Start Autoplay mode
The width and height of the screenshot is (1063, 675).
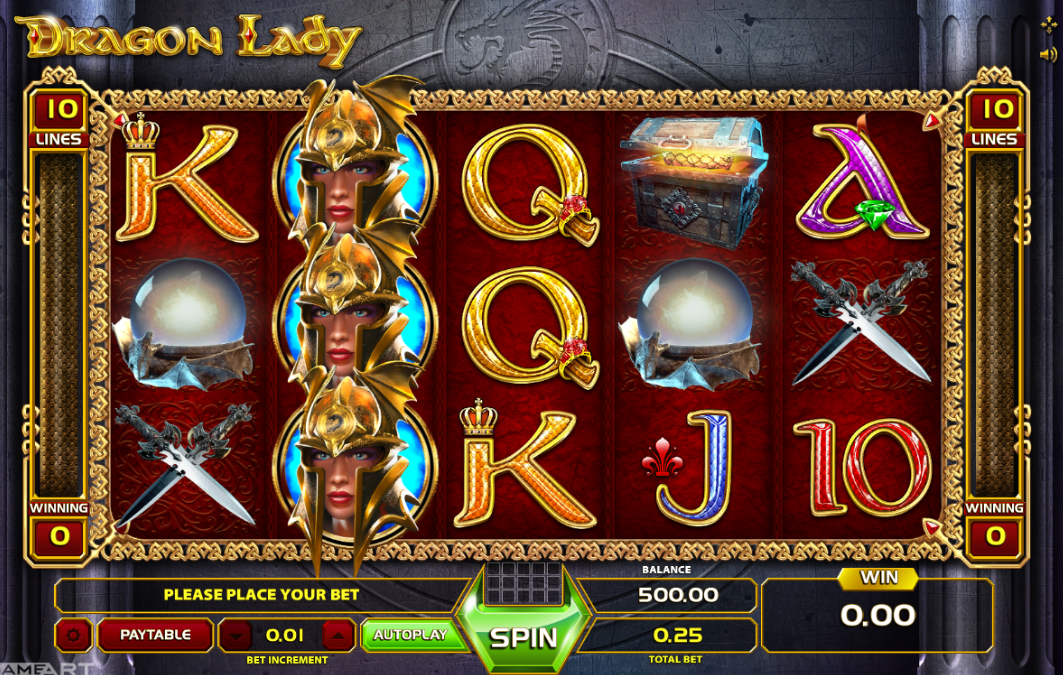point(409,635)
